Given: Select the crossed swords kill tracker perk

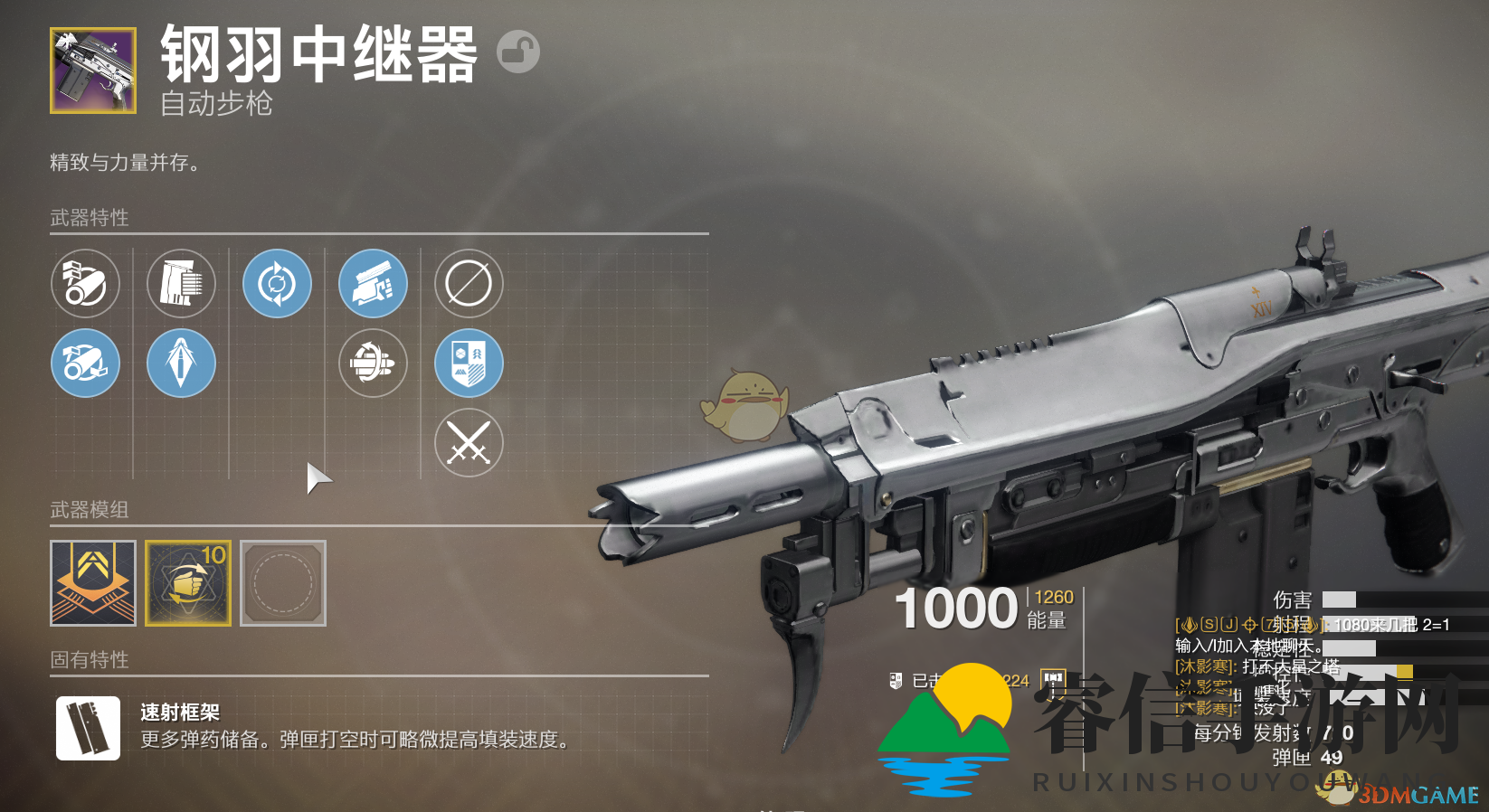Looking at the screenshot, I should click(x=468, y=443).
